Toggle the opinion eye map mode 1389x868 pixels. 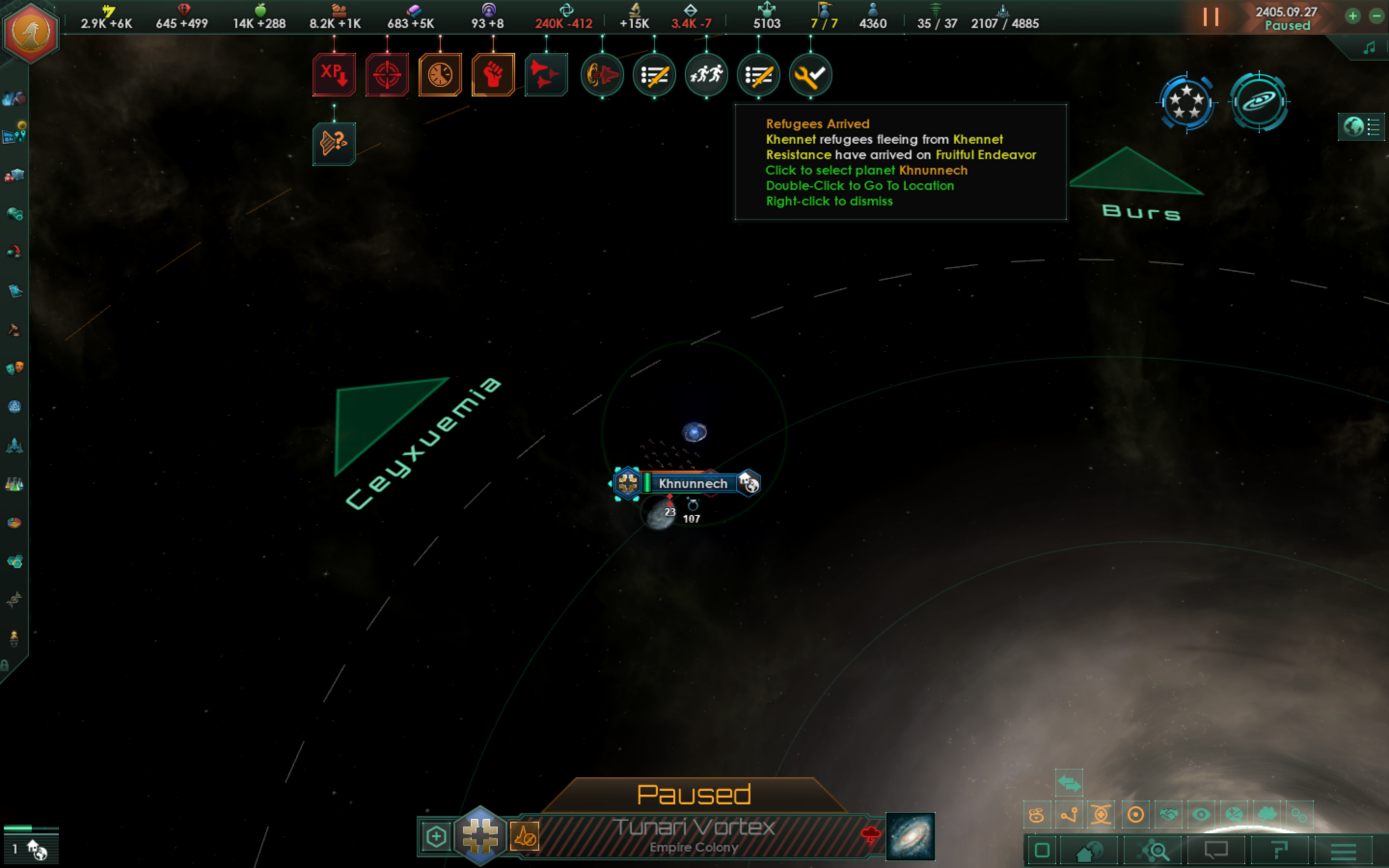coord(1201,814)
